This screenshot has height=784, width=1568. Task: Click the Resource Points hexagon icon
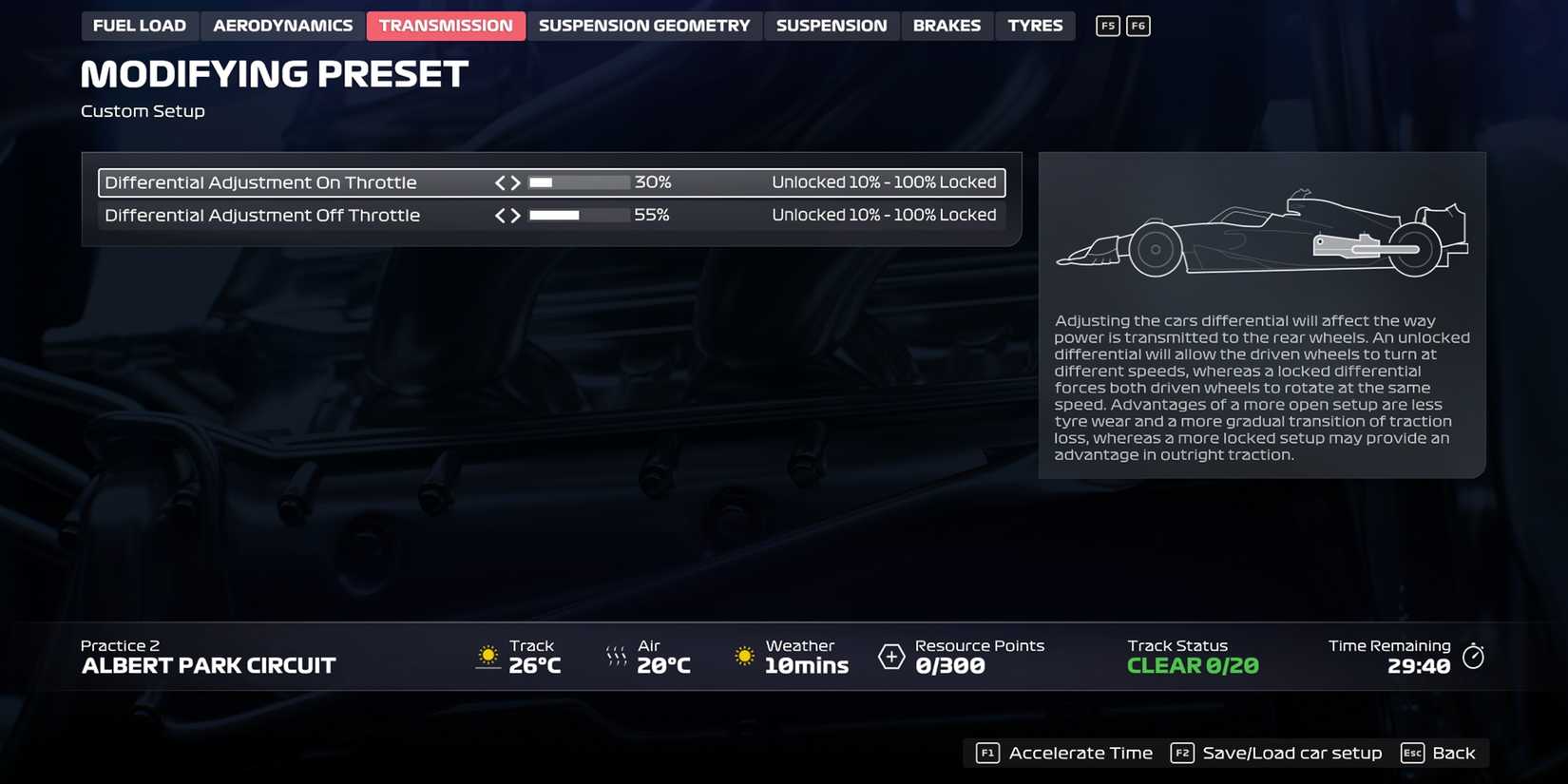[x=891, y=656]
